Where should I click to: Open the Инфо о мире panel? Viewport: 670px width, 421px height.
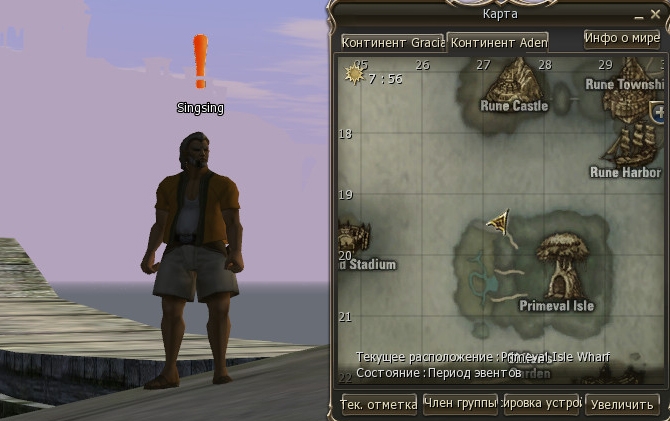(621, 39)
